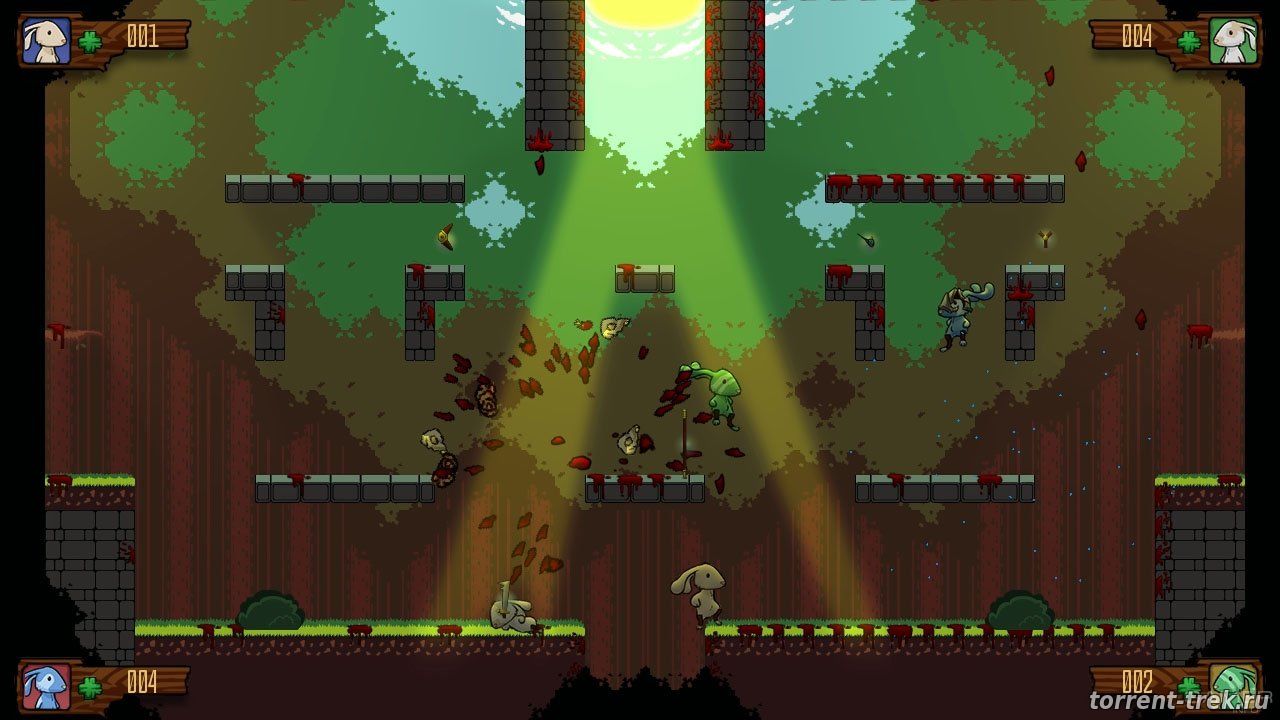
Task: Select the white rabbit portrait on green background
Action: coord(1232,41)
